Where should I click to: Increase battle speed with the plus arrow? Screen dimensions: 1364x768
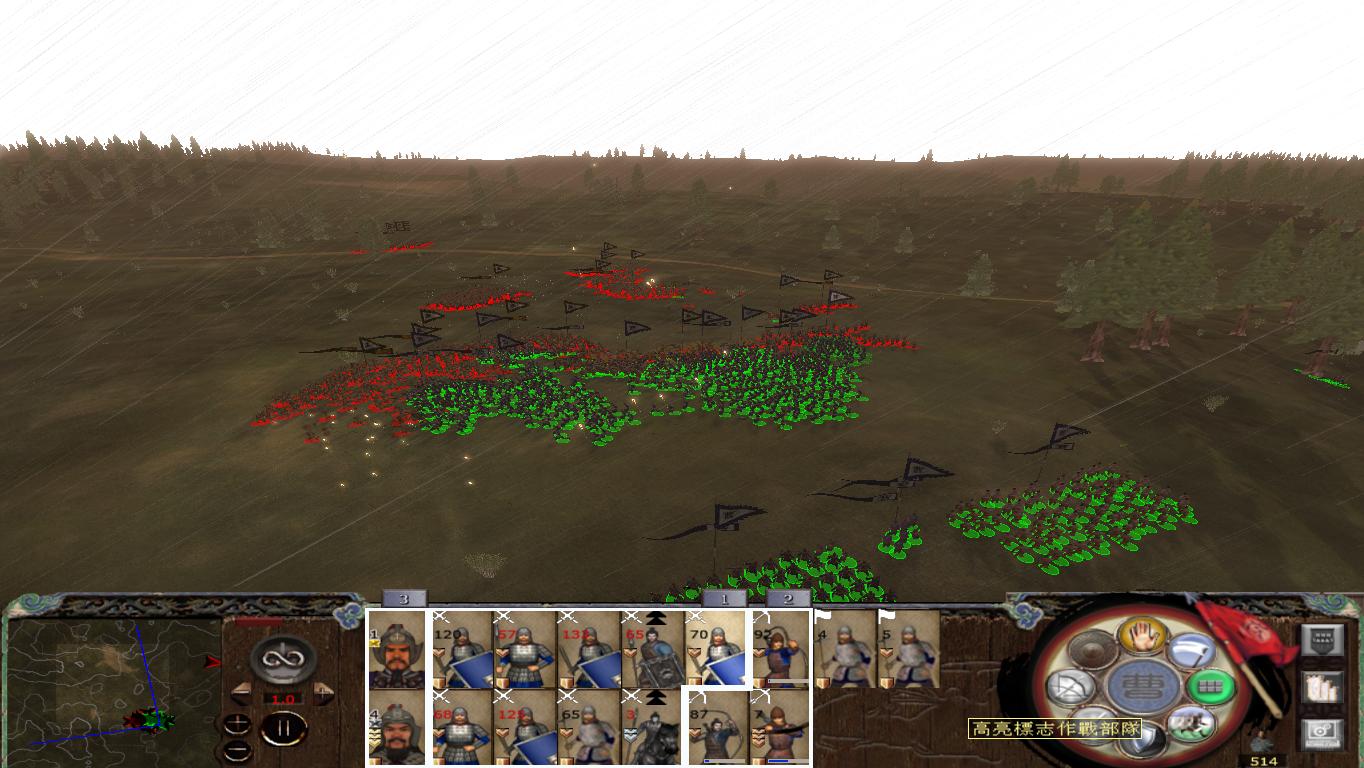[322, 692]
